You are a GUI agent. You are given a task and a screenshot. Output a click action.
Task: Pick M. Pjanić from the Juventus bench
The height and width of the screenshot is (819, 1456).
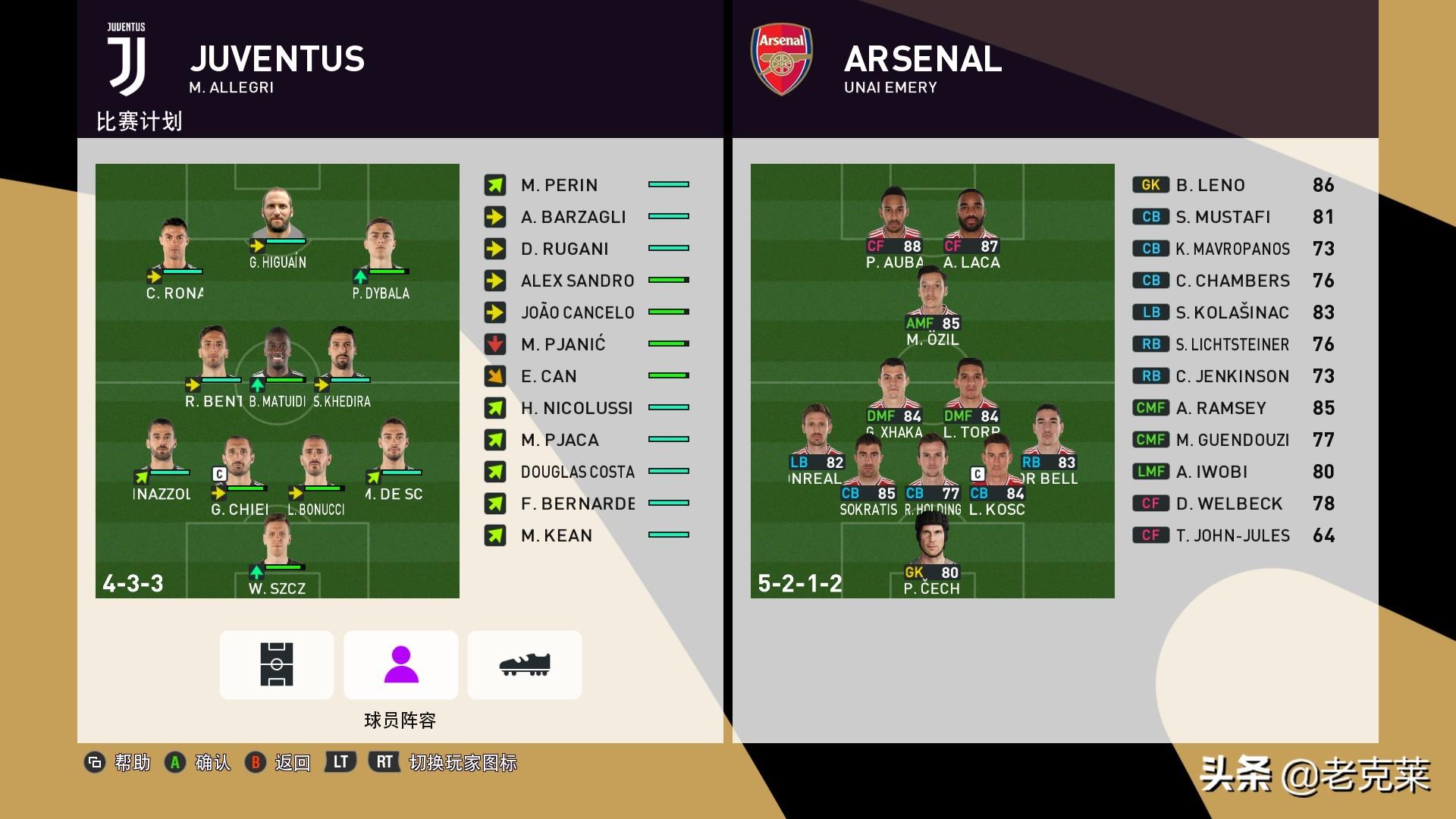563,344
